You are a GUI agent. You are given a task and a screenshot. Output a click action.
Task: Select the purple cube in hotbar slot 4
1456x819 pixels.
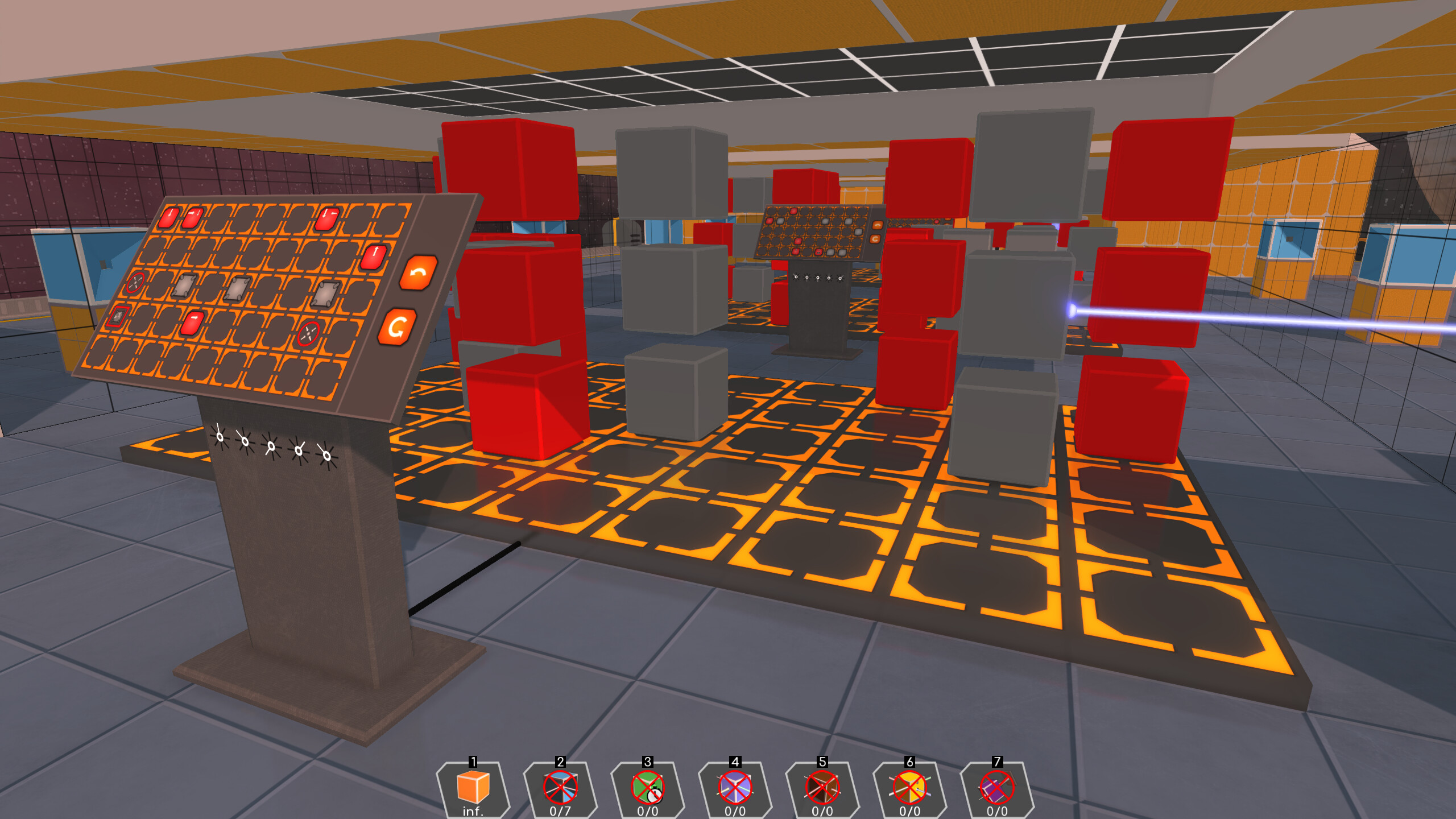point(735,788)
